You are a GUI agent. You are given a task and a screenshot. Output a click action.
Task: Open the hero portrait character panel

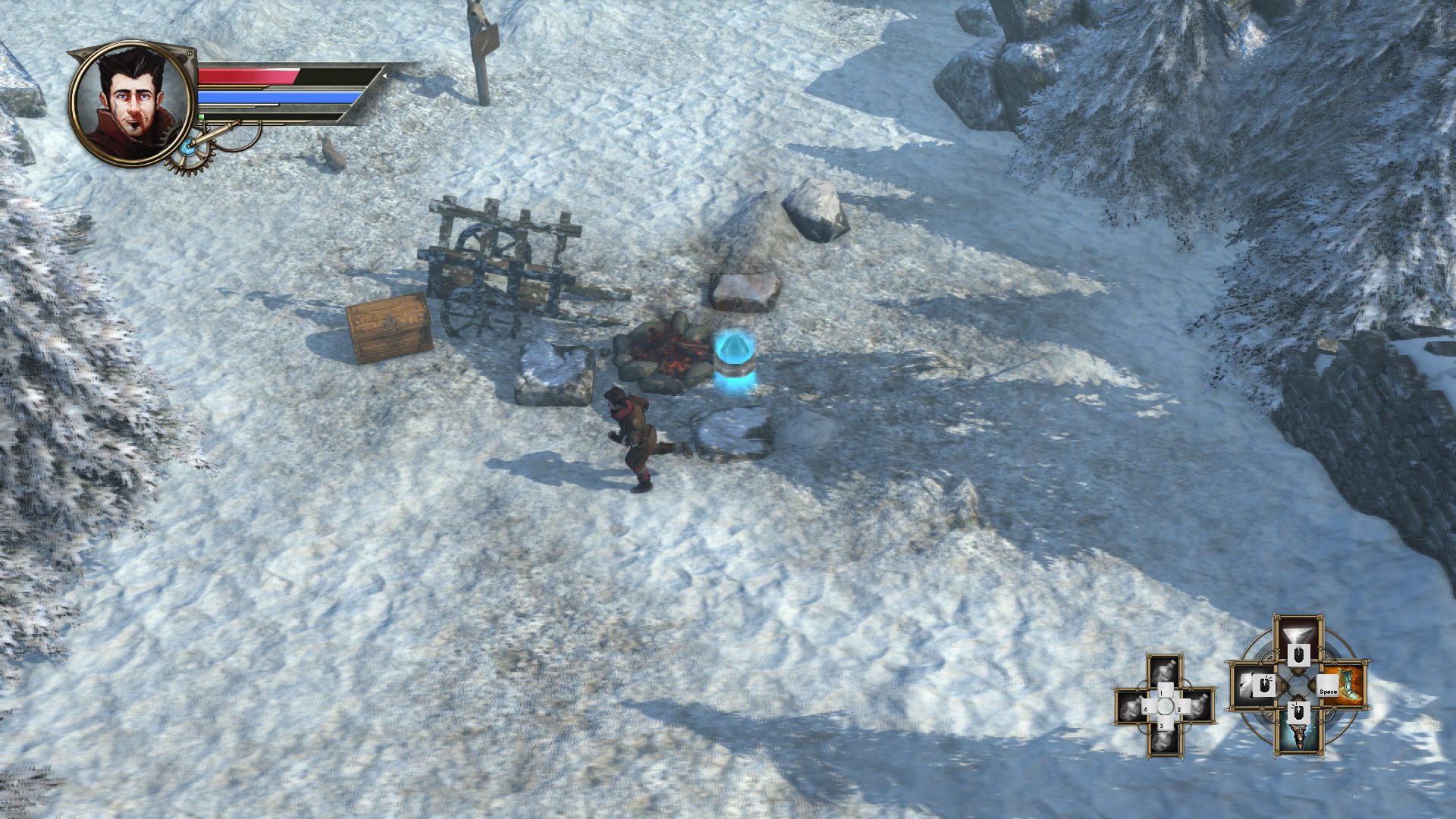129,104
